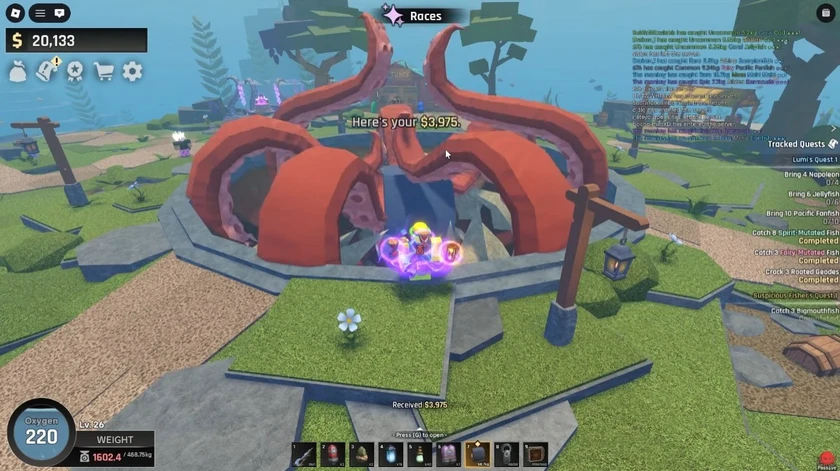This screenshot has width=840, height=471.
Task: Select the red canister in hotbar slot 2
Action: point(333,455)
